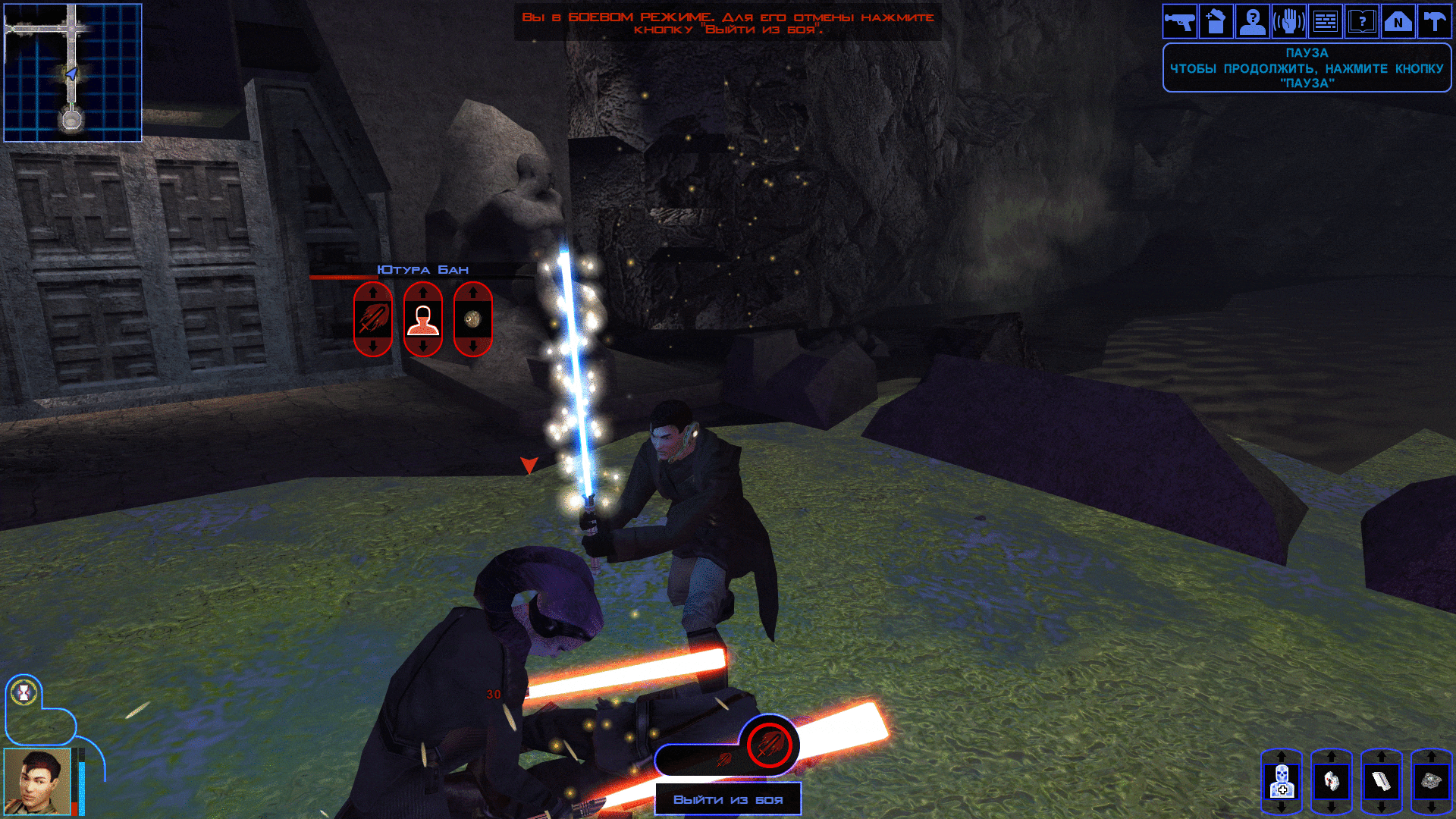This screenshot has width=1456, height=819.
Task: Open the equipment screen (blaster icon)
Action: point(1180,21)
